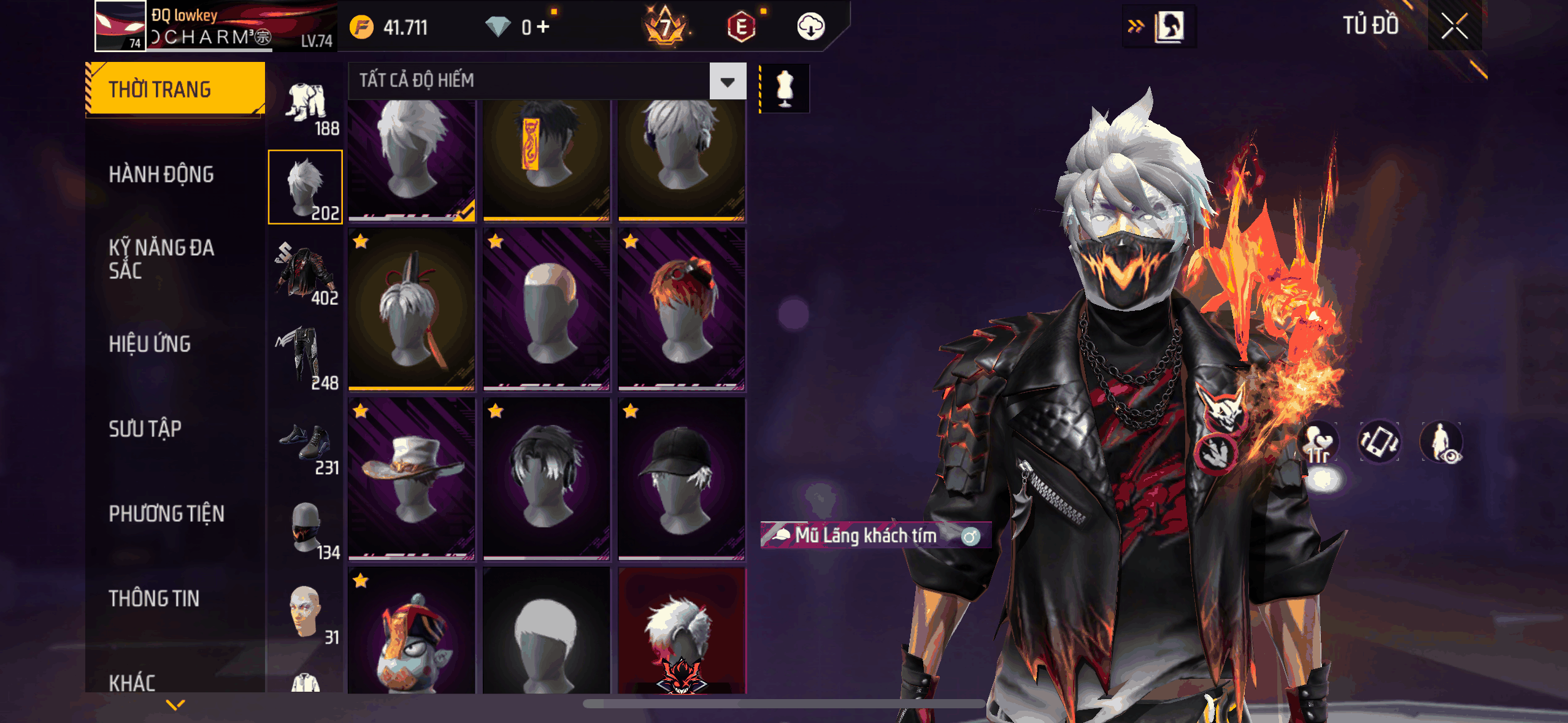Choose the outfit sets subcategory with 188 items
The width and height of the screenshot is (1568, 723).
(306, 104)
